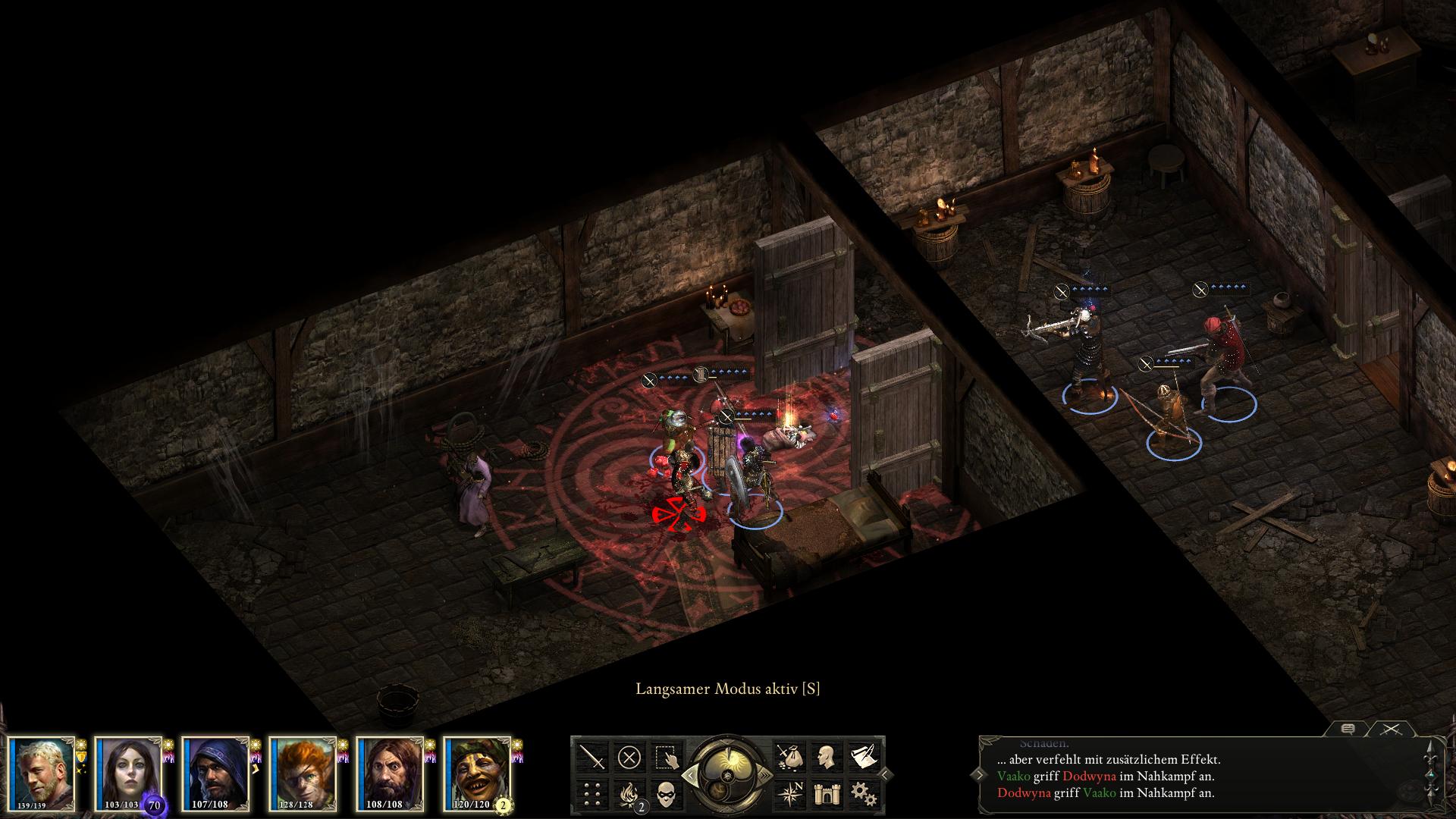Viewport: 1456px width, 819px height.
Task: Open the options gears icon
Action: coord(862,794)
